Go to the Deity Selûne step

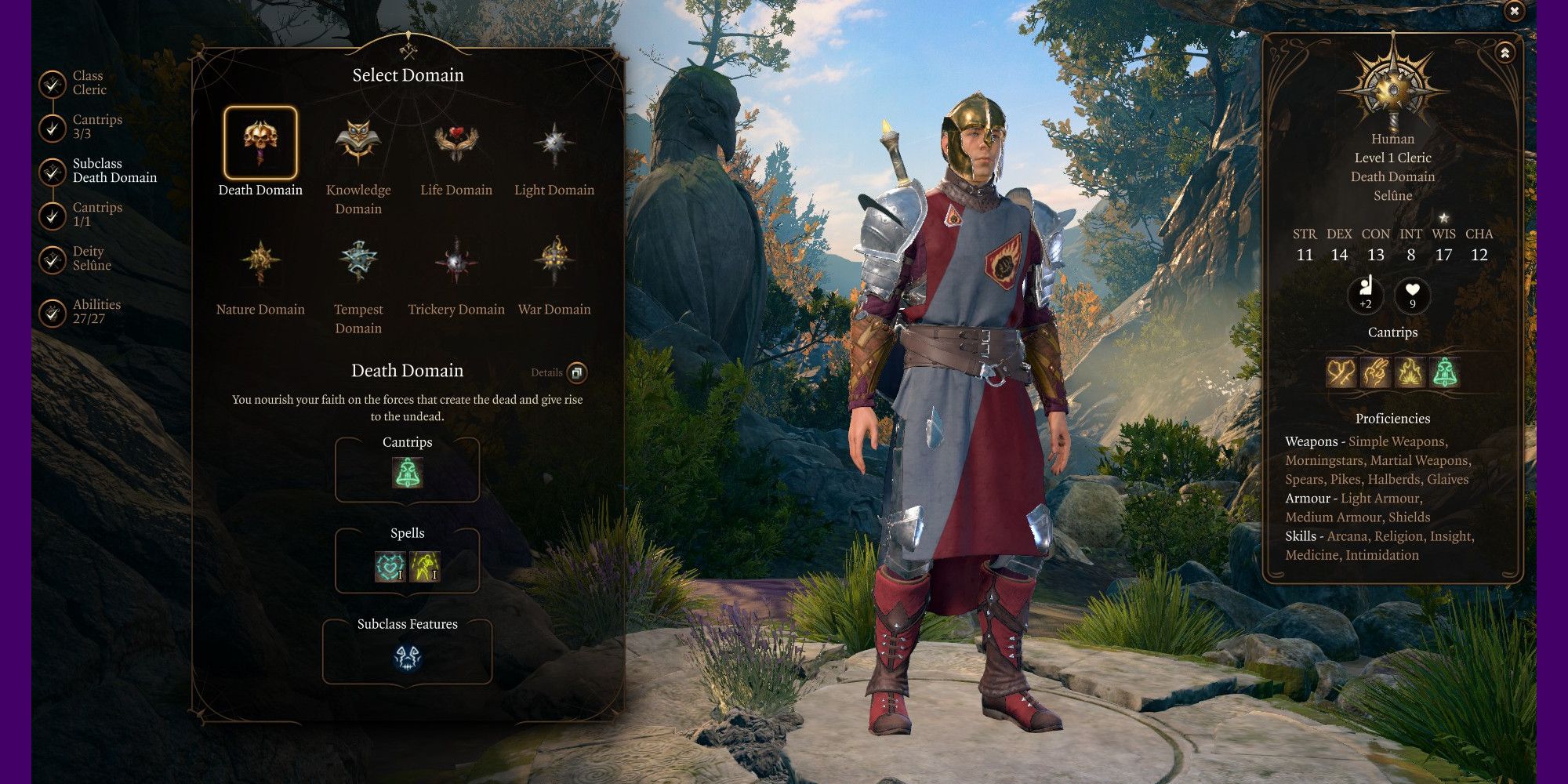53,259
